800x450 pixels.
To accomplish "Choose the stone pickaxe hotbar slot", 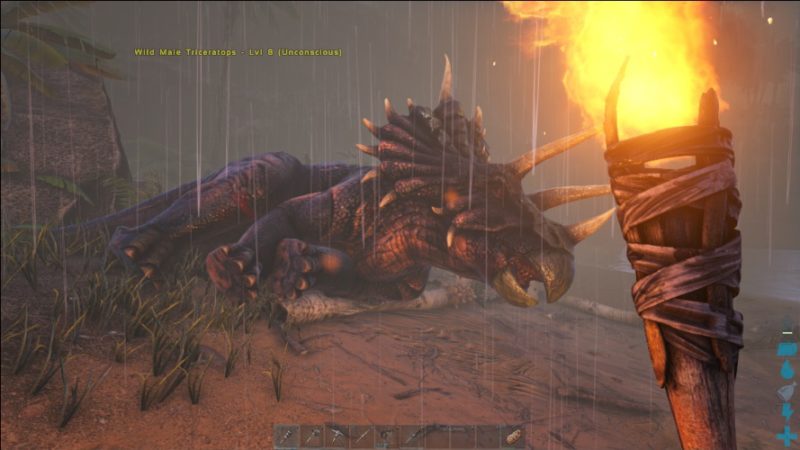I will [337, 436].
